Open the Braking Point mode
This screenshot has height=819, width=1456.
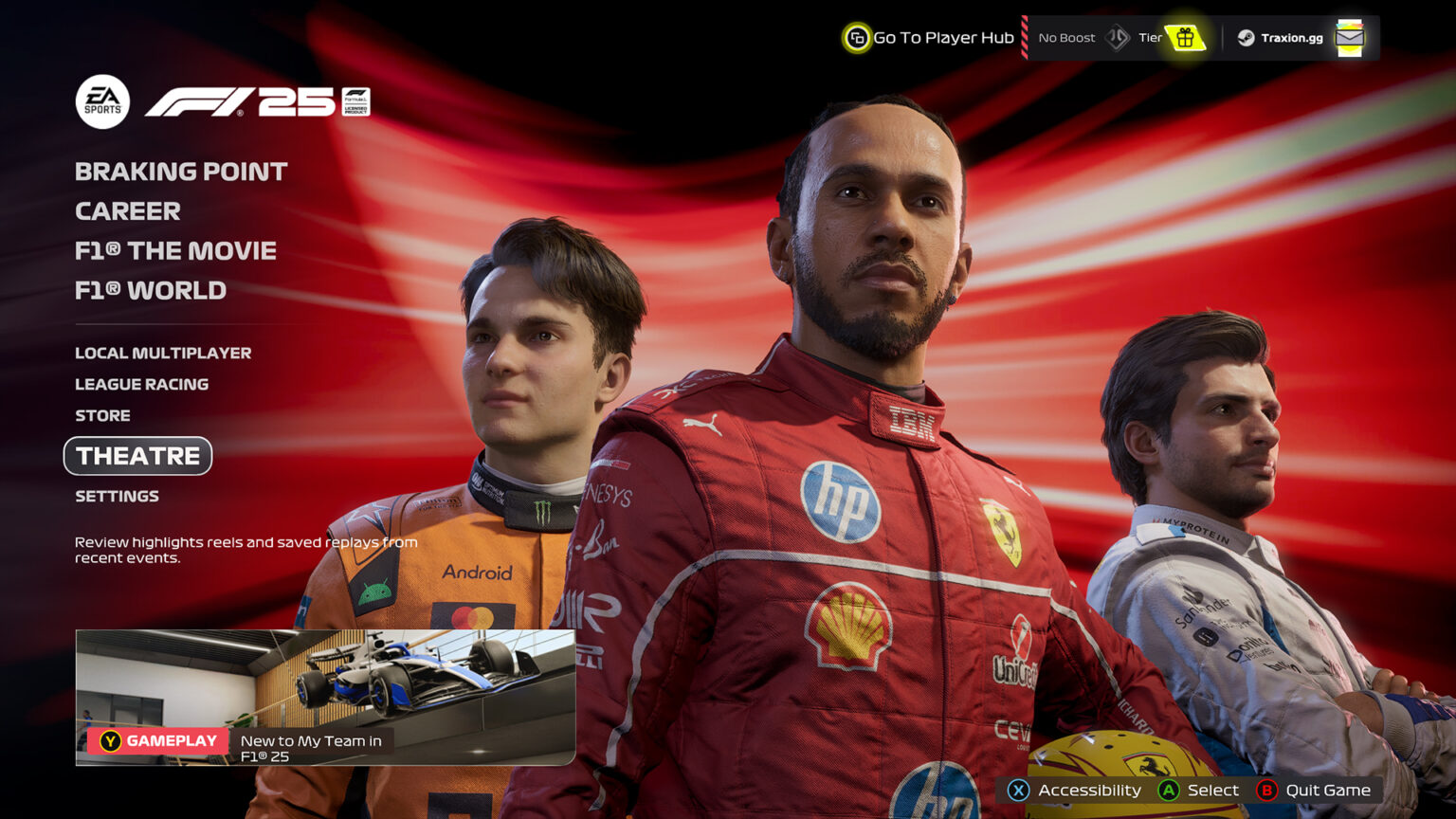180,172
